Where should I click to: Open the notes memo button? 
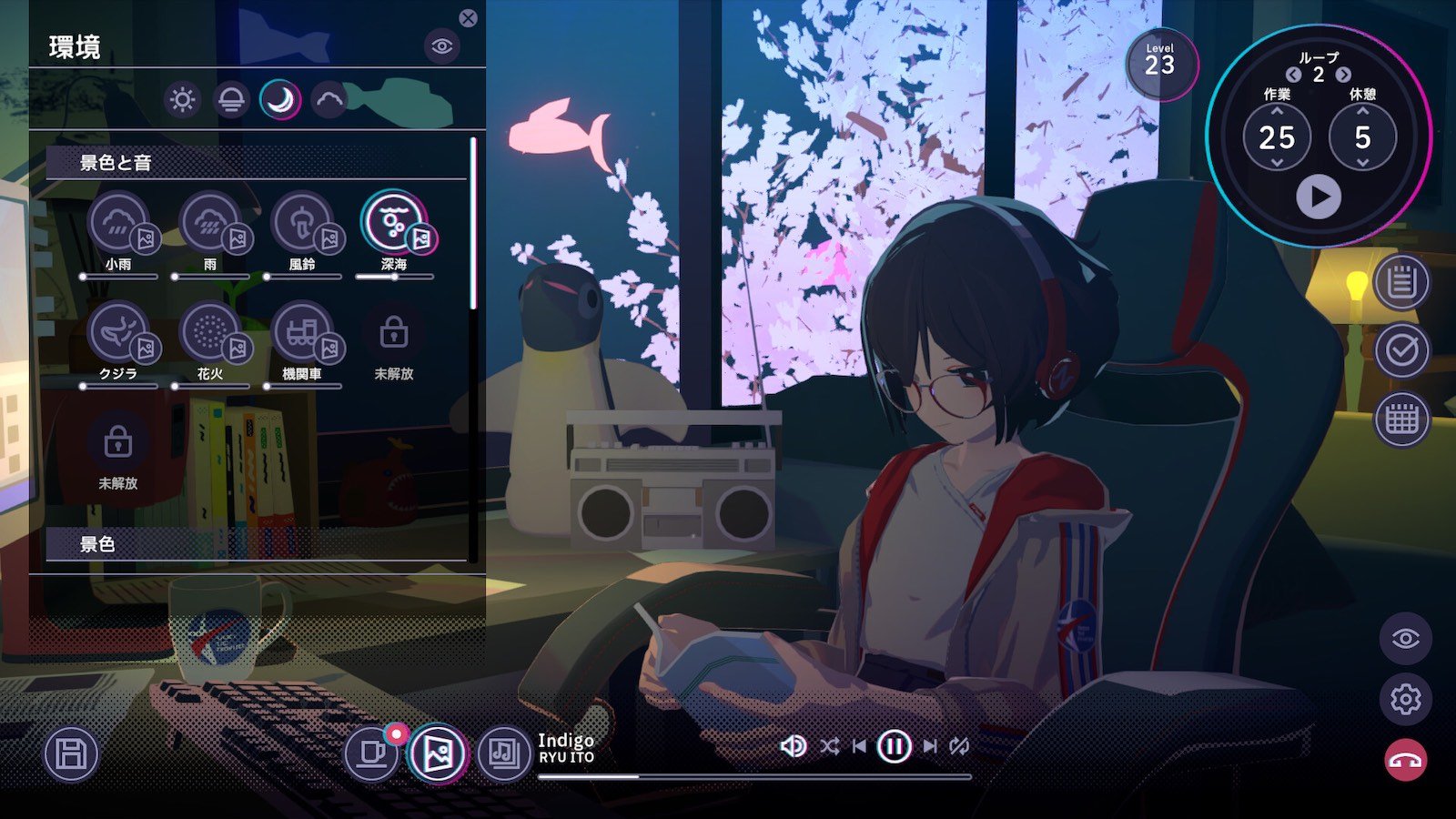1401,282
